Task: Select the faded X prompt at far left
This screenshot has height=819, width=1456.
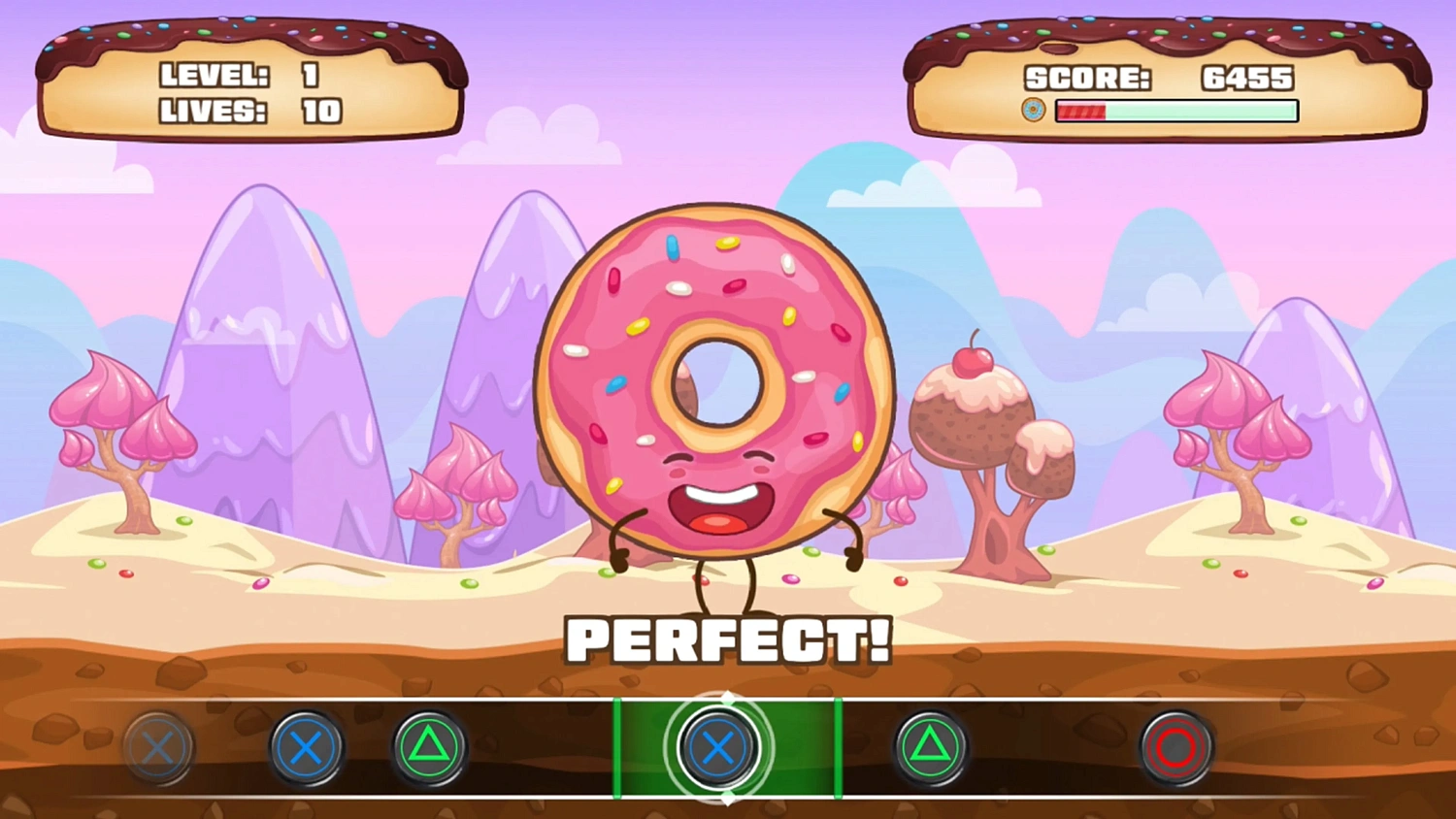Action: pyautogui.click(x=158, y=746)
